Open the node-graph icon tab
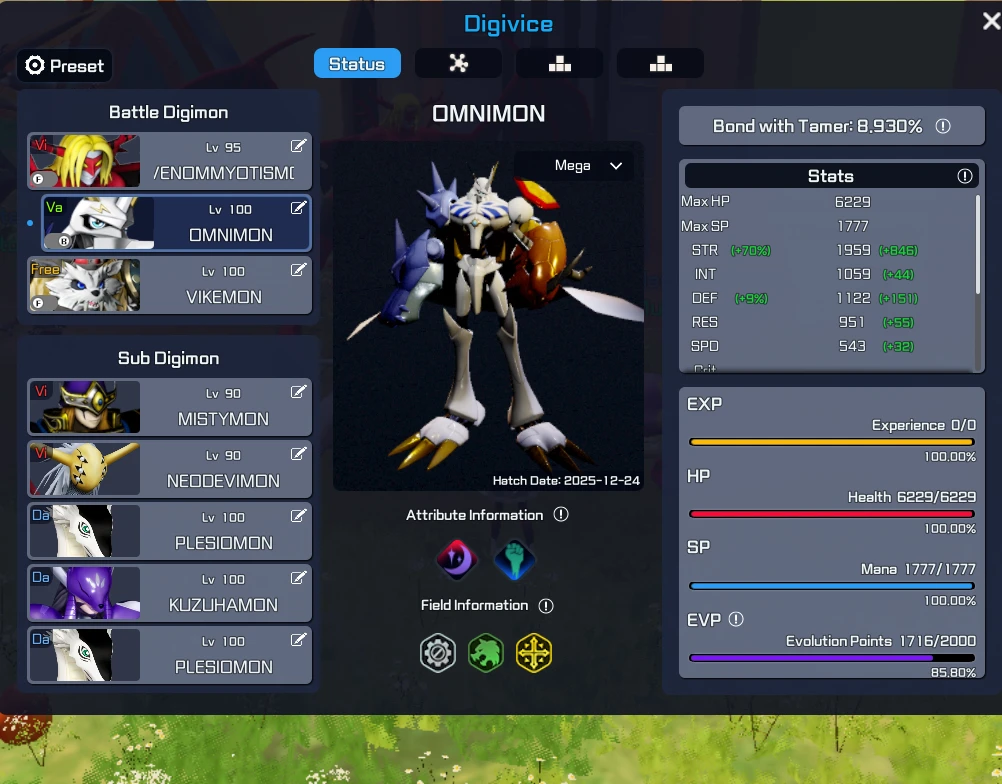The width and height of the screenshot is (1002, 784). coord(458,64)
